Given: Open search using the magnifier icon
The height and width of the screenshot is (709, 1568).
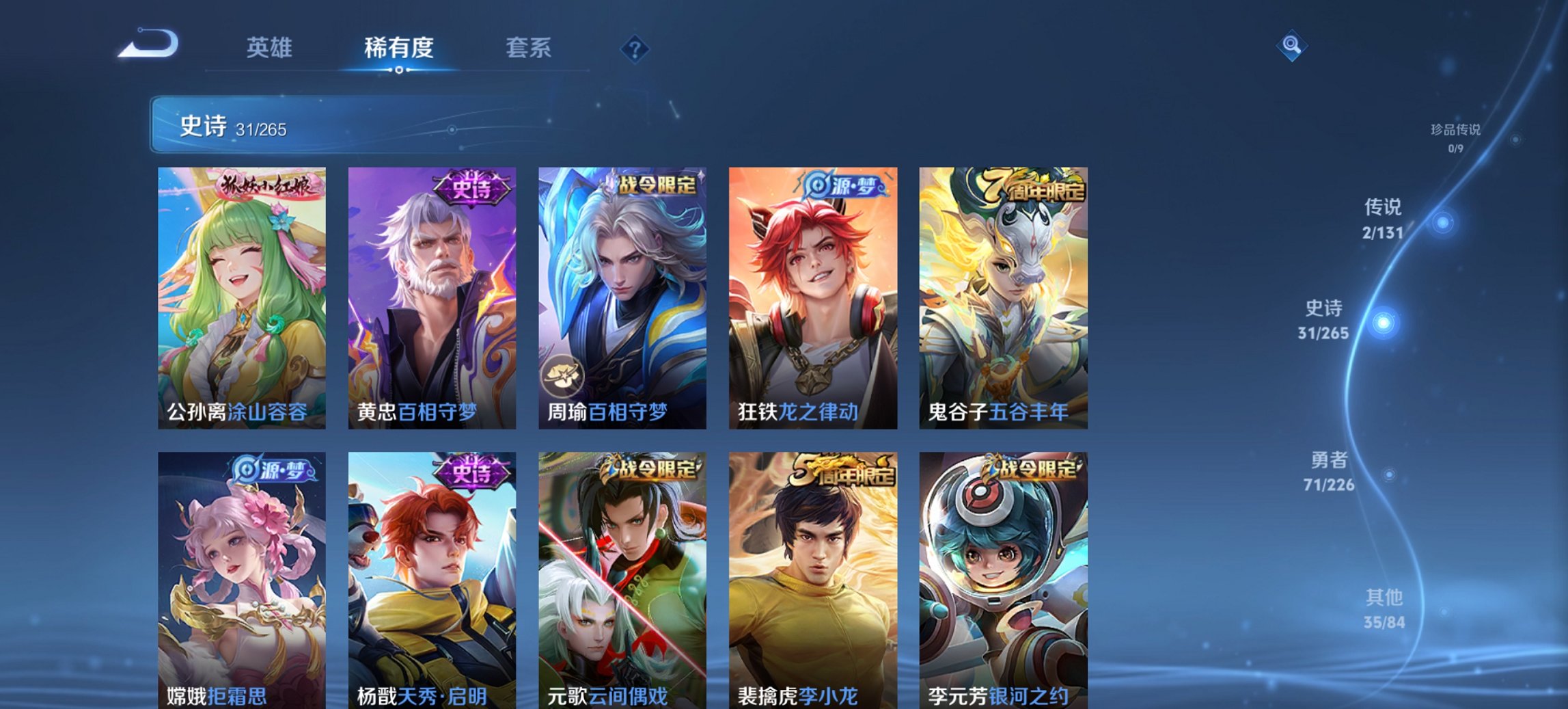Looking at the screenshot, I should [1290, 44].
